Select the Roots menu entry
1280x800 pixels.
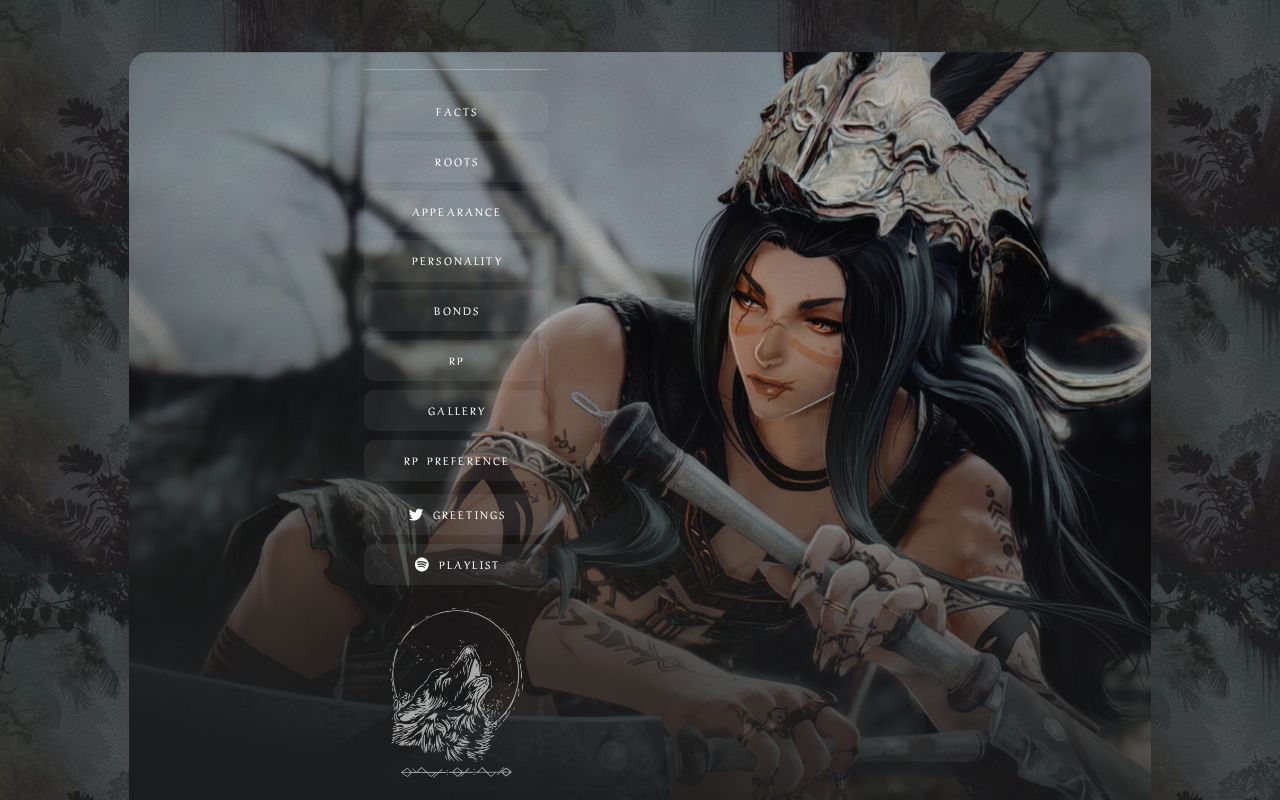[456, 162]
